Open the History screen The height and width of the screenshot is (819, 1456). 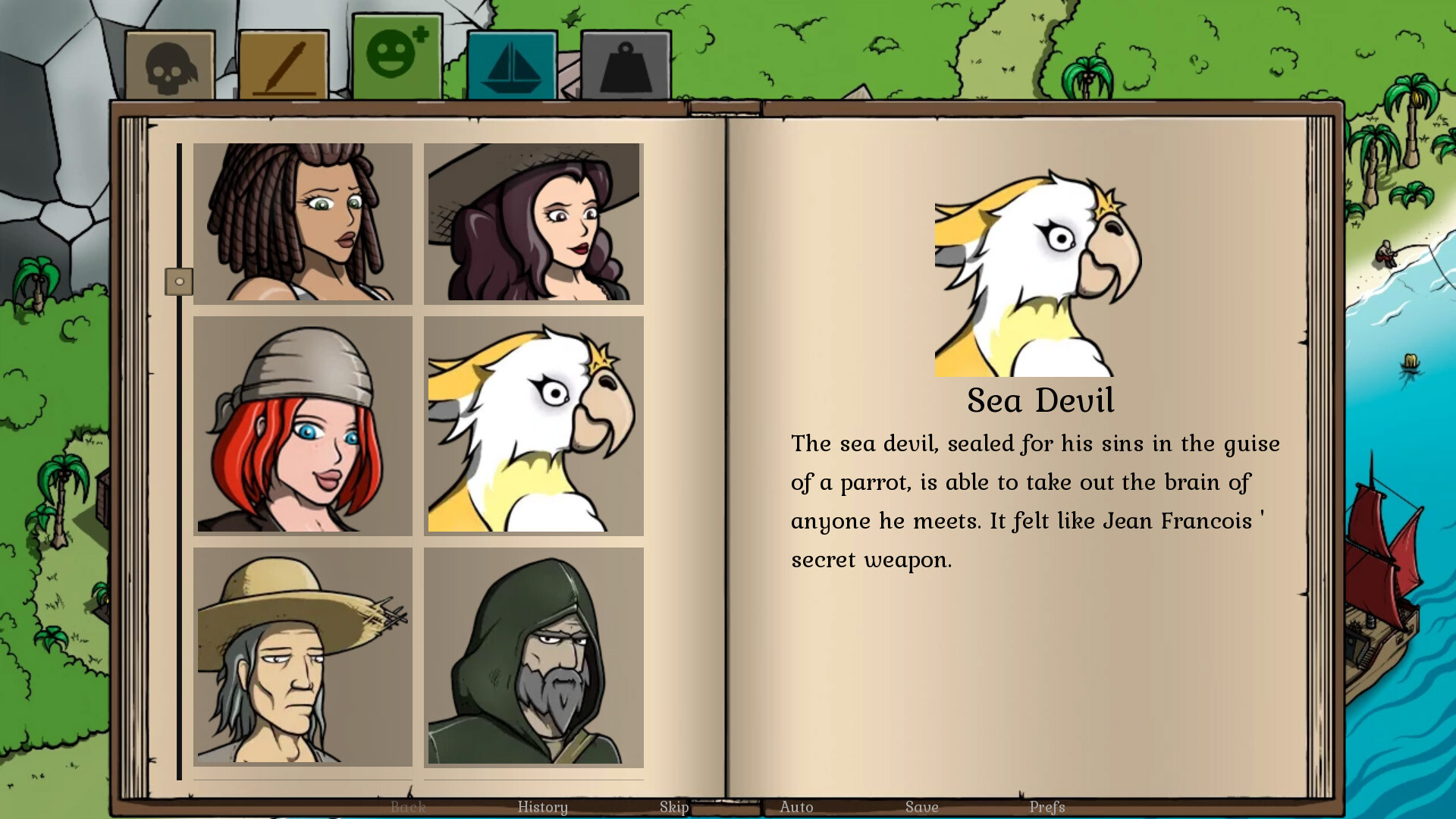coord(543,807)
